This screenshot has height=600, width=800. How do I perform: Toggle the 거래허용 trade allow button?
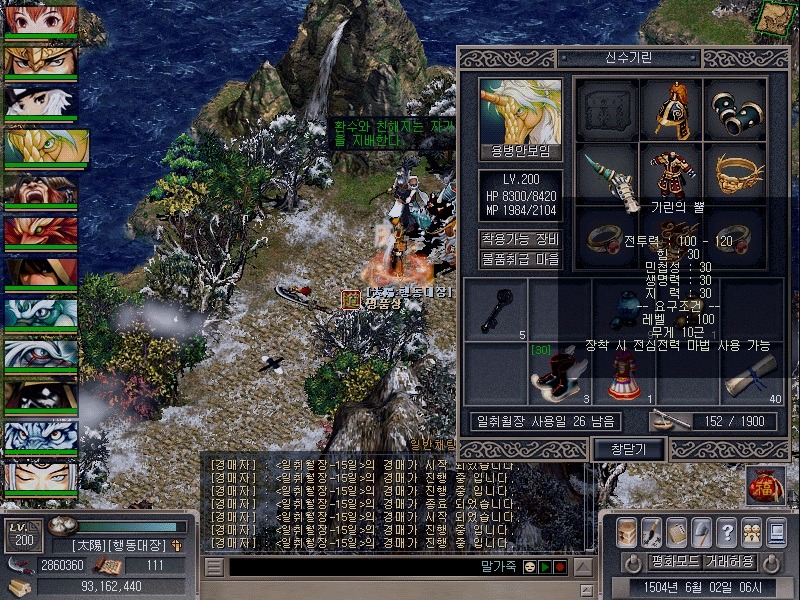click(728, 562)
